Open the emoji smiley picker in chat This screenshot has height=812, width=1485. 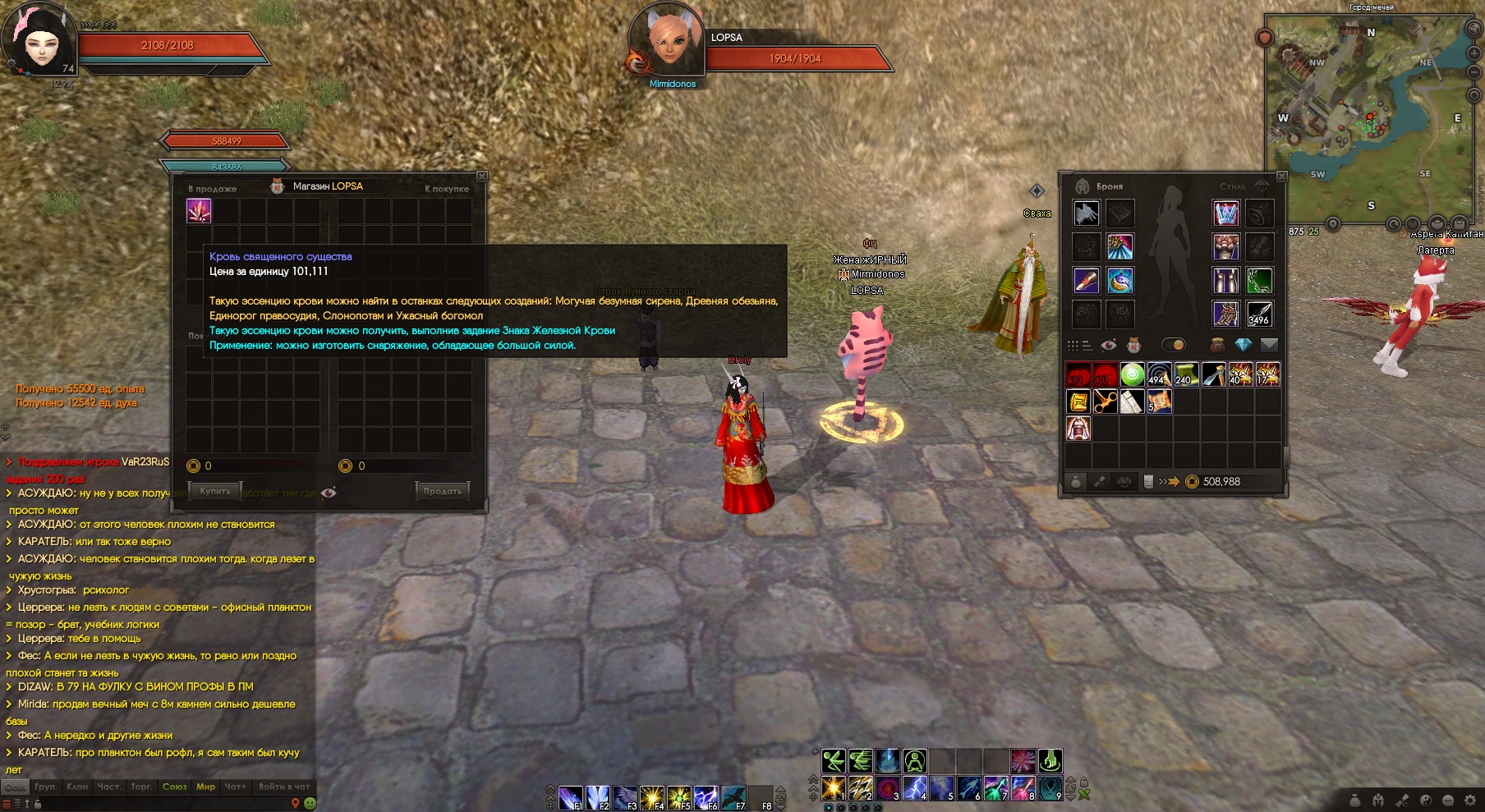310,803
